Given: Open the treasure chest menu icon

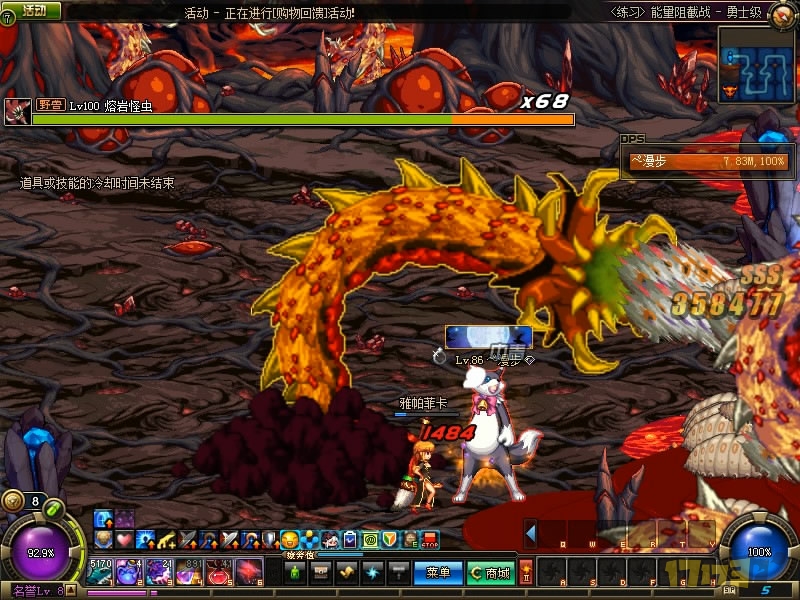Looking at the screenshot, I should click(x=322, y=572).
